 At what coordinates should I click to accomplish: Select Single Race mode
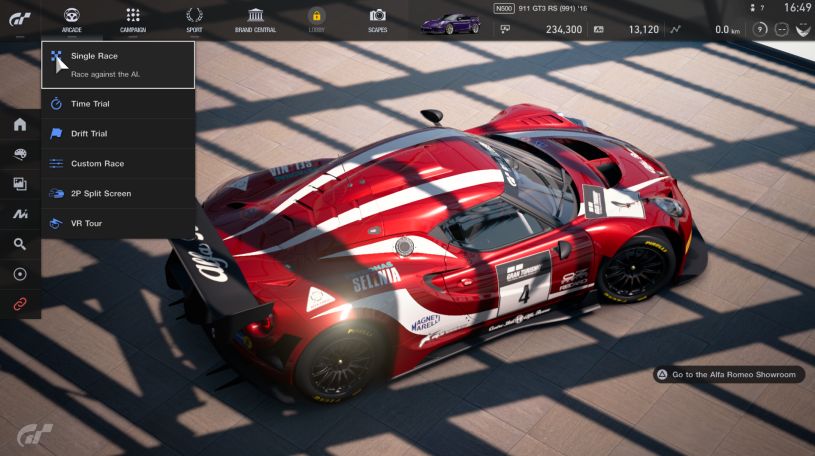click(118, 64)
